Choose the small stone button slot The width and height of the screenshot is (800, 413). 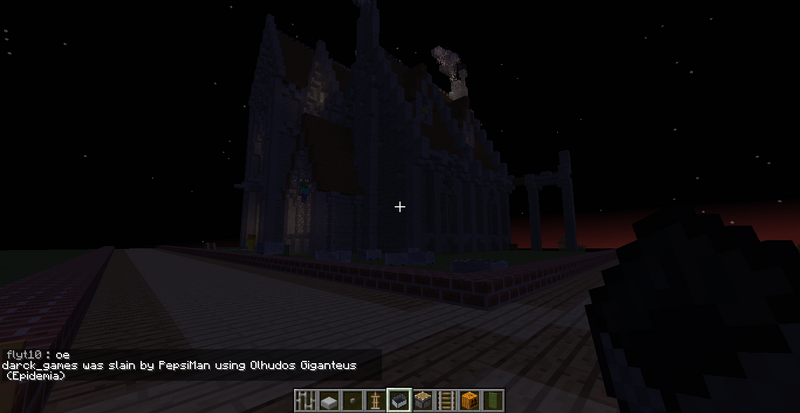click(x=352, y=401)
